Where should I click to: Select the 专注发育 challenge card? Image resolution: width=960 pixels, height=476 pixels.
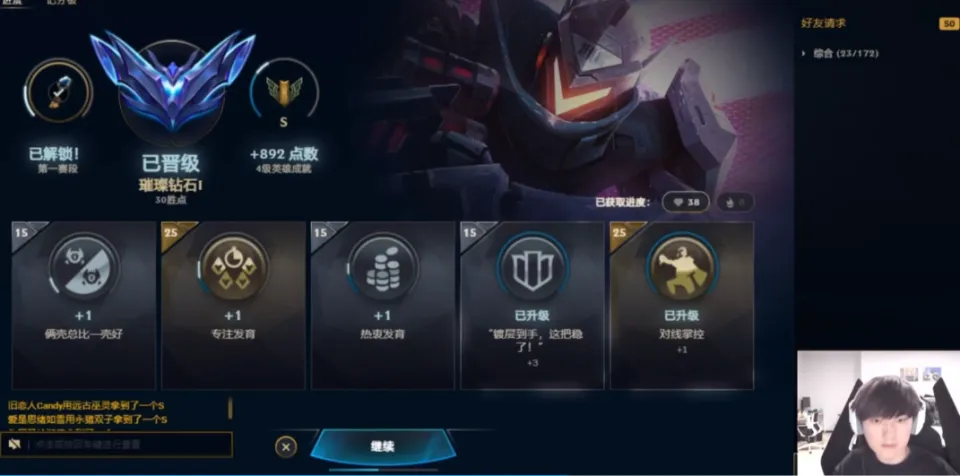(x=232, y=305)
